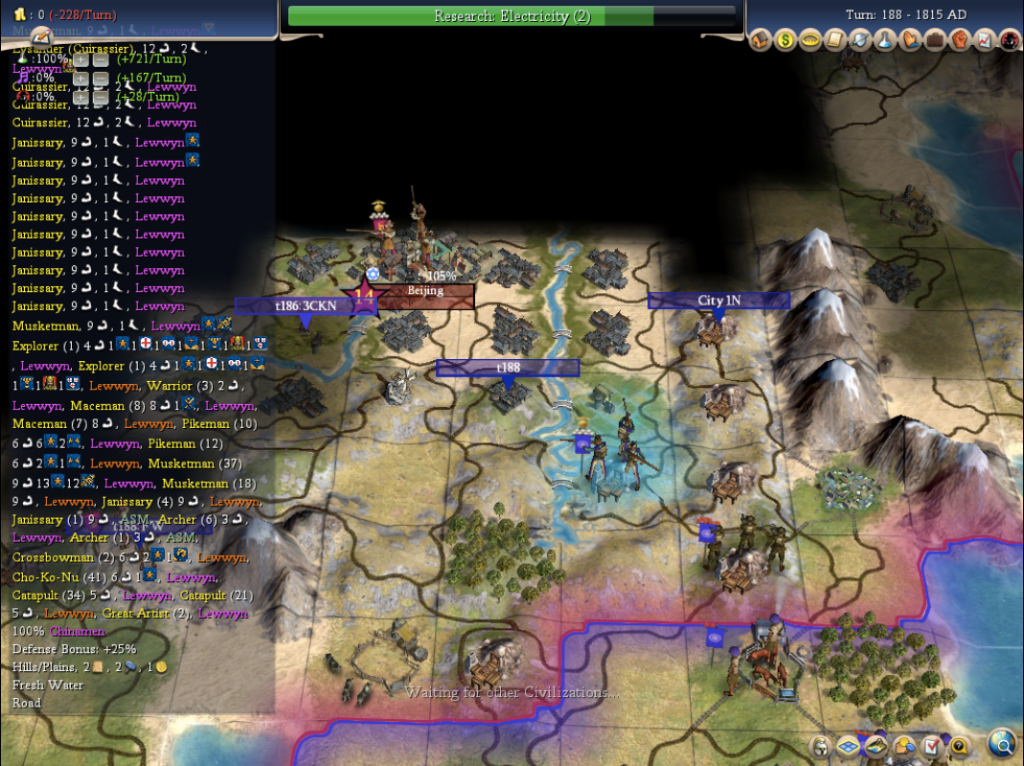Open the Domestic Advisor house icon

tap(761, 41)
